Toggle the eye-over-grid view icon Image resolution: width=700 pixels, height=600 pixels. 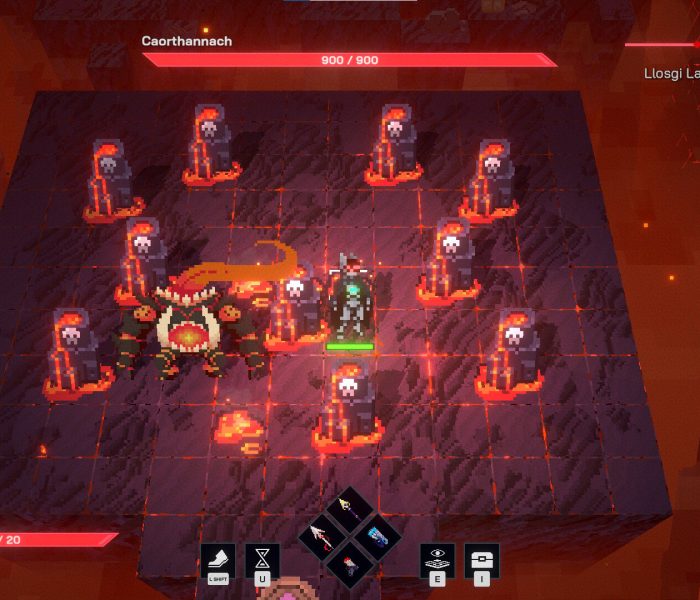coord(437,560)
